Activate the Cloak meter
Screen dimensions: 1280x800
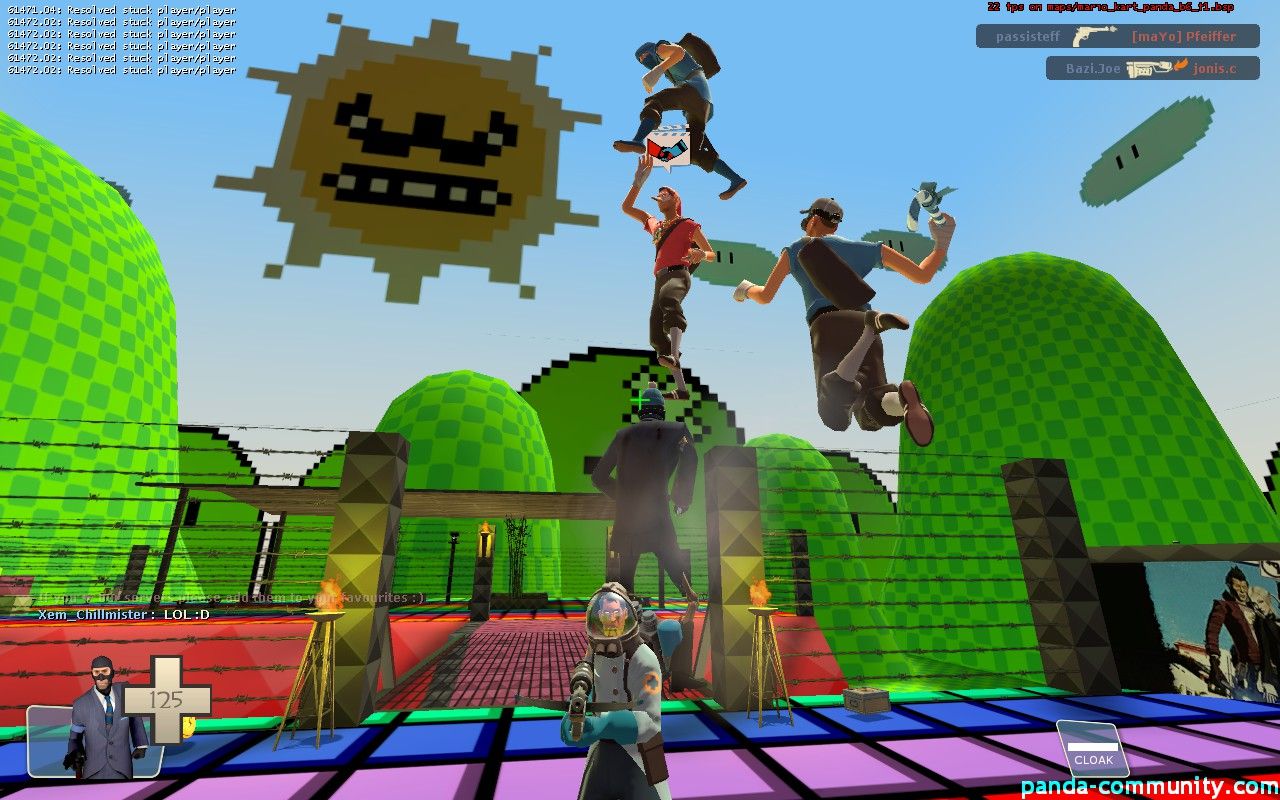click(x=1092, y=749)
